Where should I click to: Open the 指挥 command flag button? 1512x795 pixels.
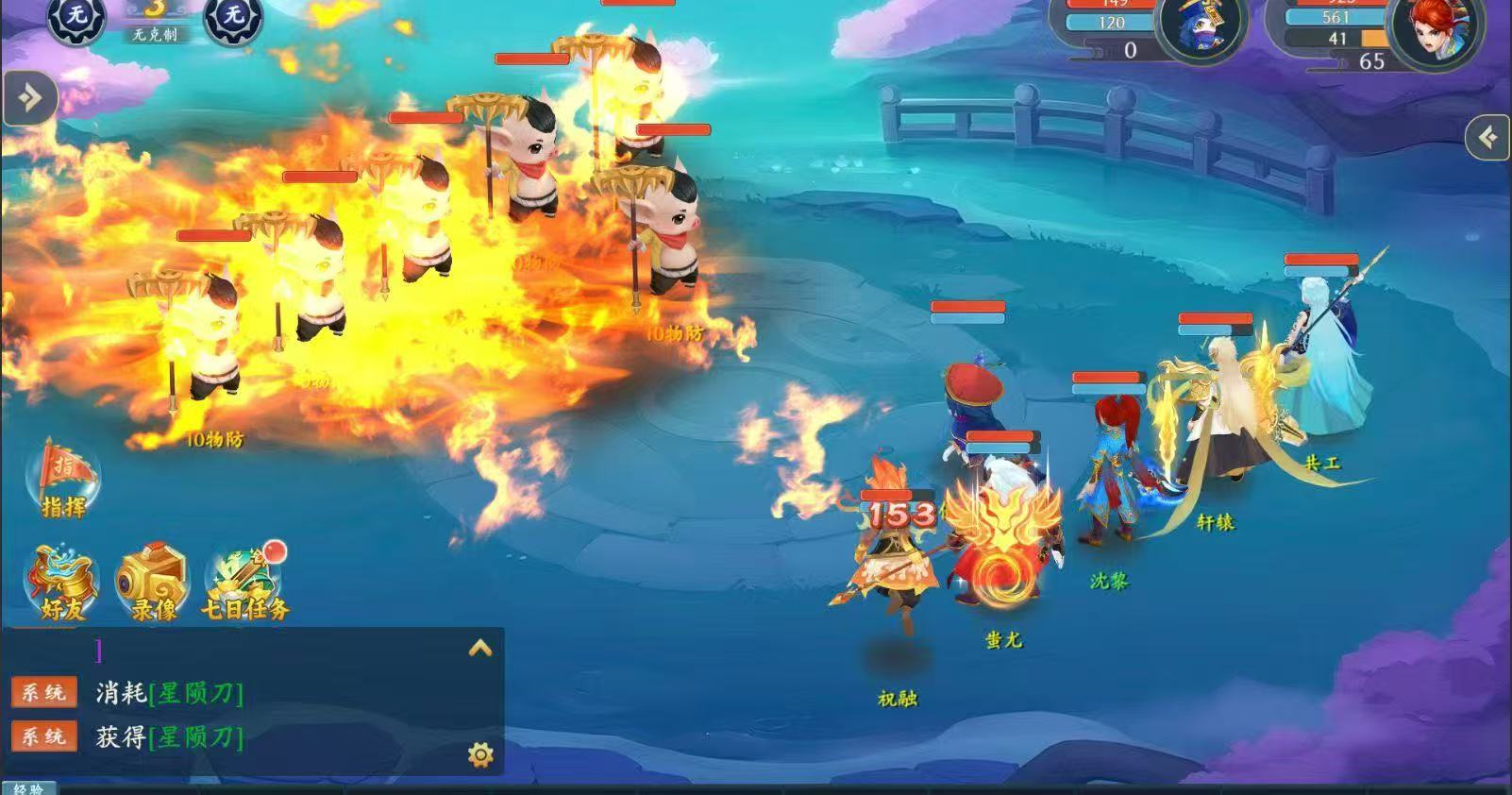63,479
